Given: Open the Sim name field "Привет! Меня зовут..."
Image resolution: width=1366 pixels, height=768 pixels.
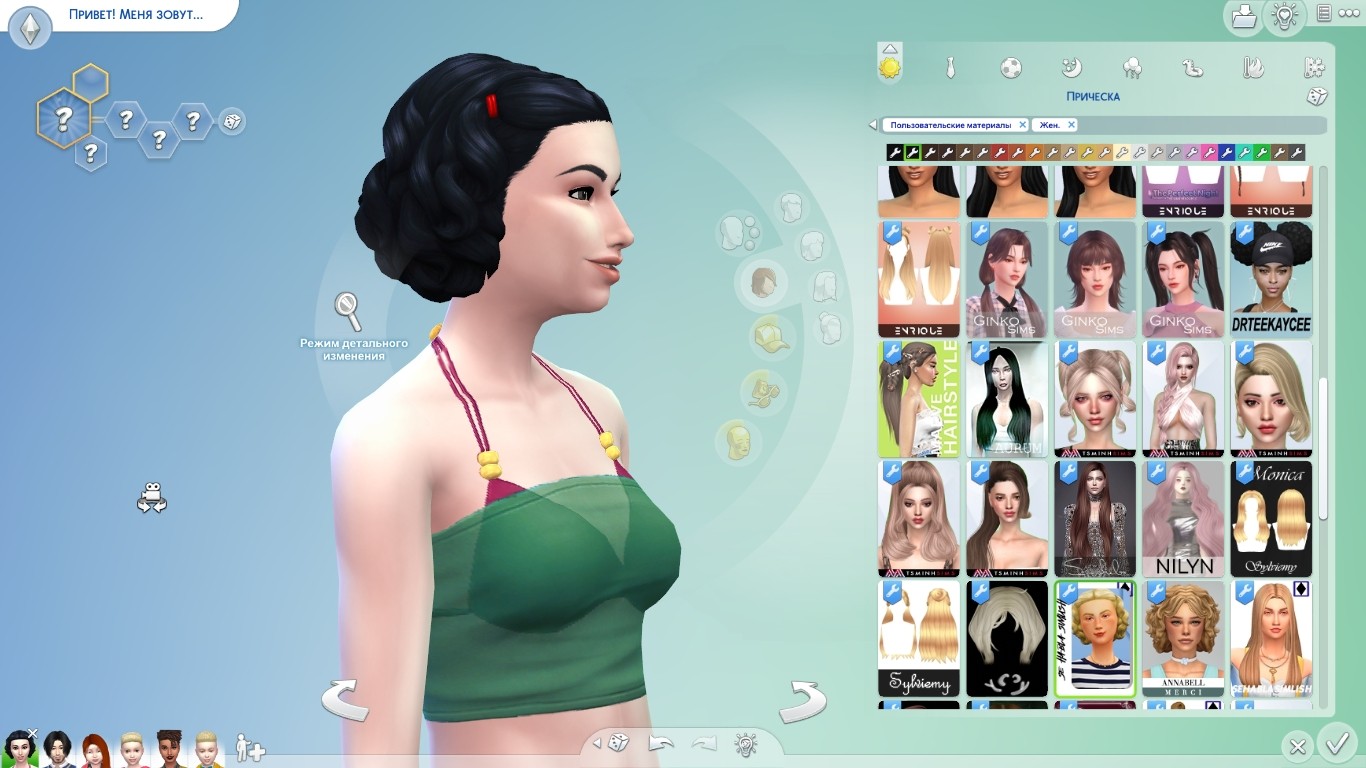Looking at the screenshot, I should tap(136, 16).
